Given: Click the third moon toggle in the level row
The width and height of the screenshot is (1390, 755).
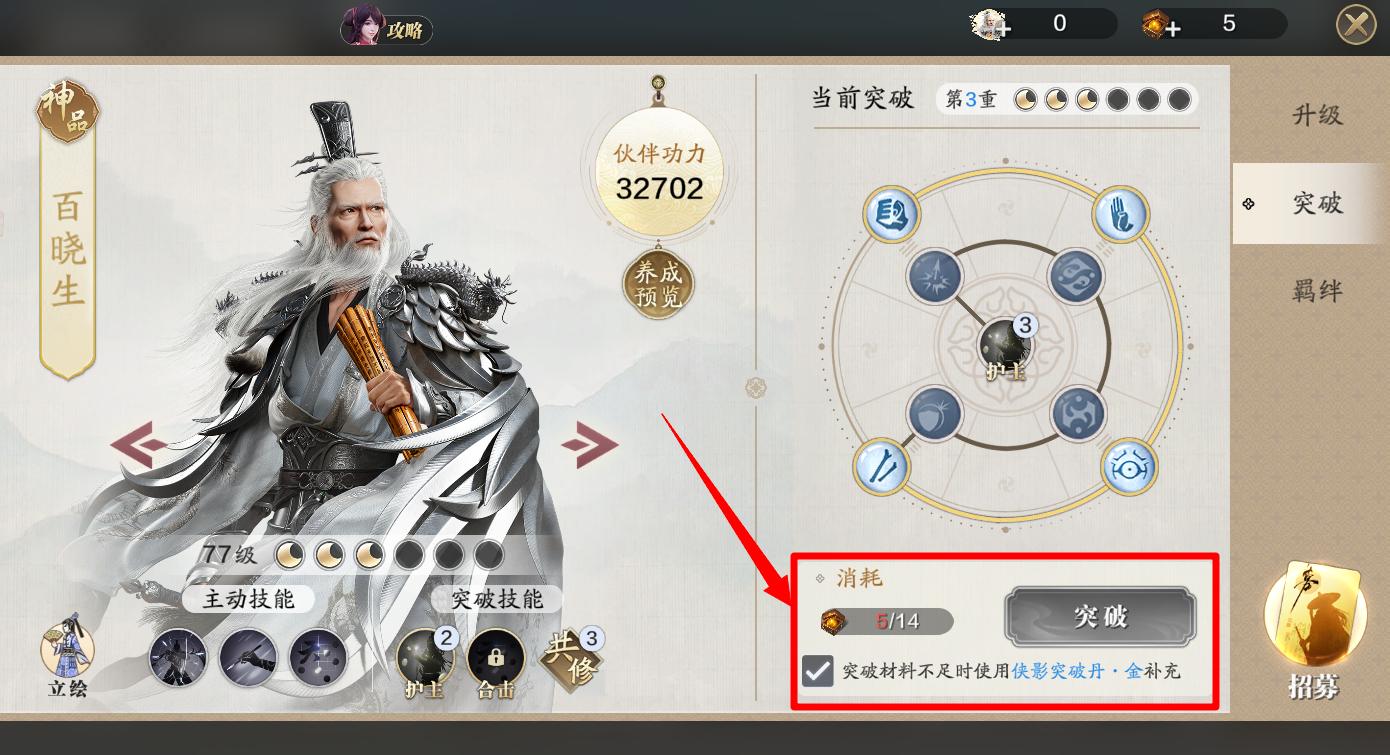Looking at the screenshot, I should click(369, 554).
